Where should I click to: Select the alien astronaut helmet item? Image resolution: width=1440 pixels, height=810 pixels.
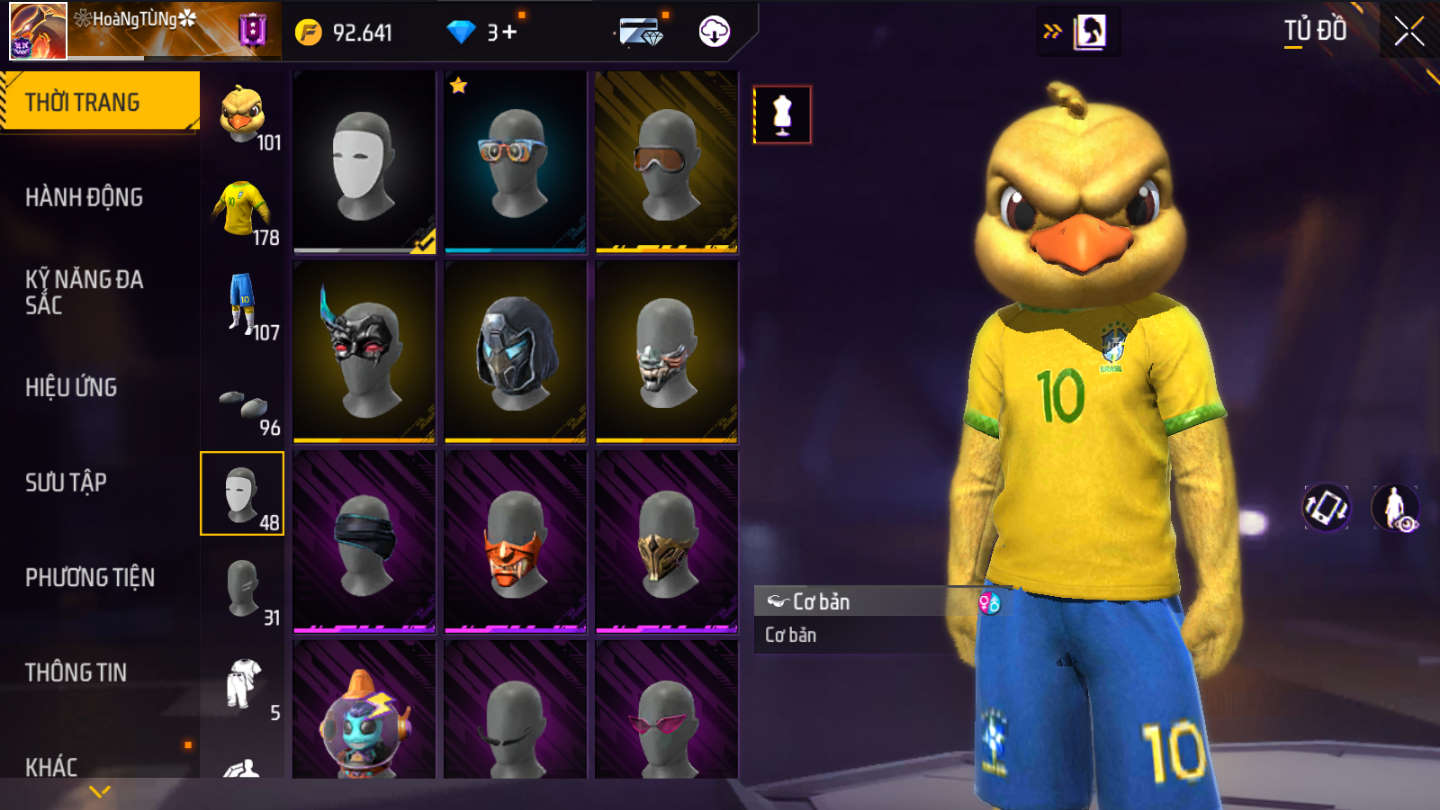click(x=364, y=712)
